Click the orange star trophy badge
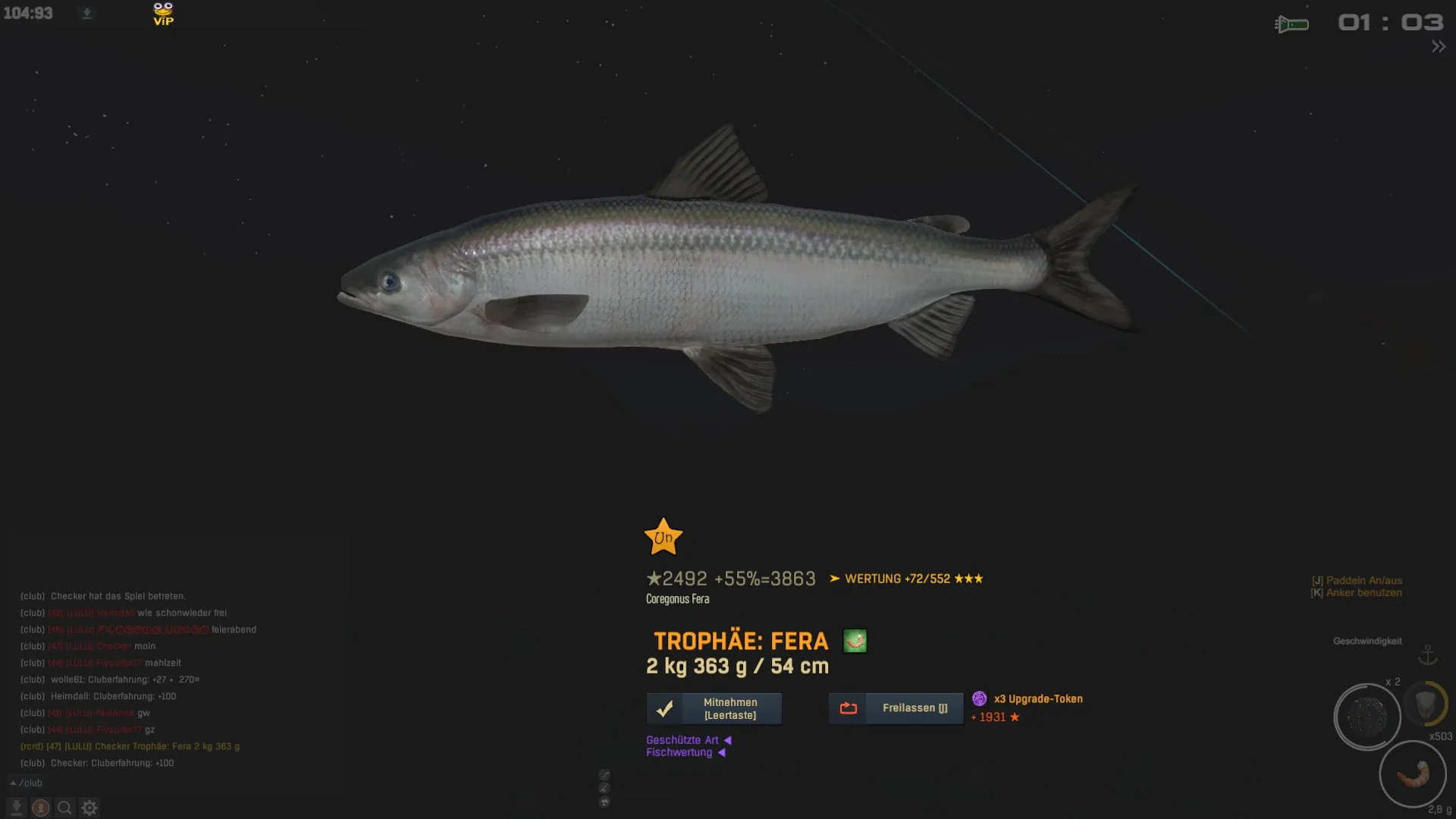The width and height of the screenshot is (1456, 819). pos(664,537)
